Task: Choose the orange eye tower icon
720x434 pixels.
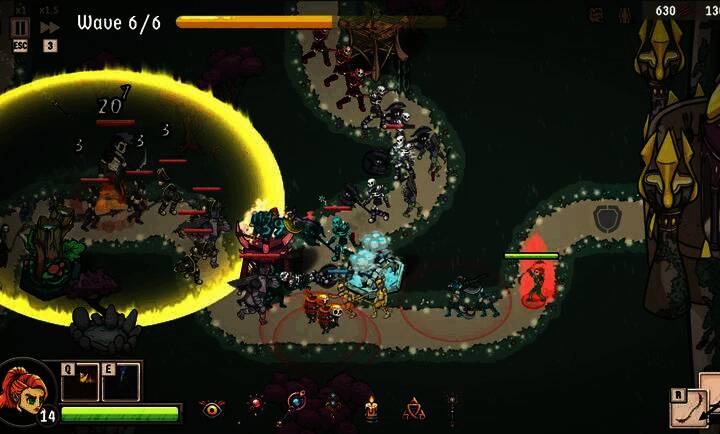Action: point(211,408)
